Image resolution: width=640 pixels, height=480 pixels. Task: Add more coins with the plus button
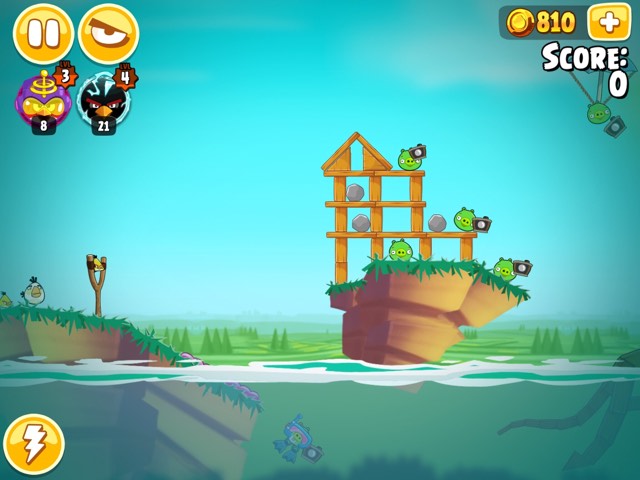609,21
